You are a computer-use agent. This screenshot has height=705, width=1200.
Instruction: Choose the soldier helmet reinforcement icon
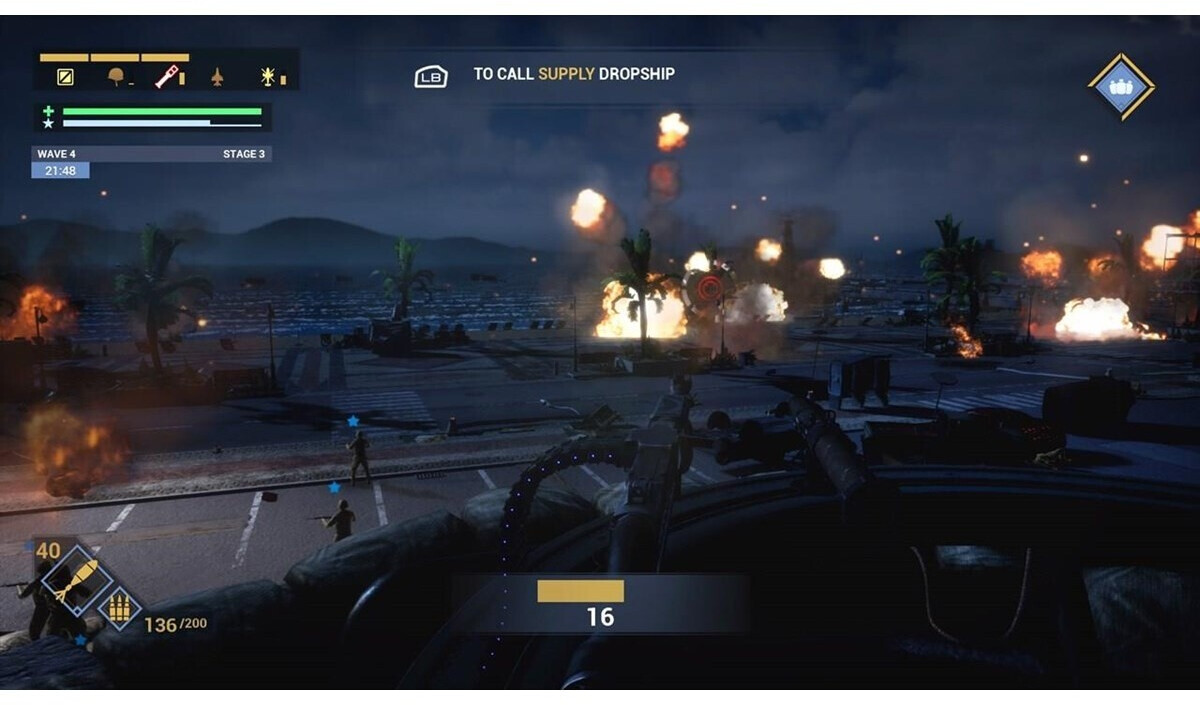click(117, 76)
